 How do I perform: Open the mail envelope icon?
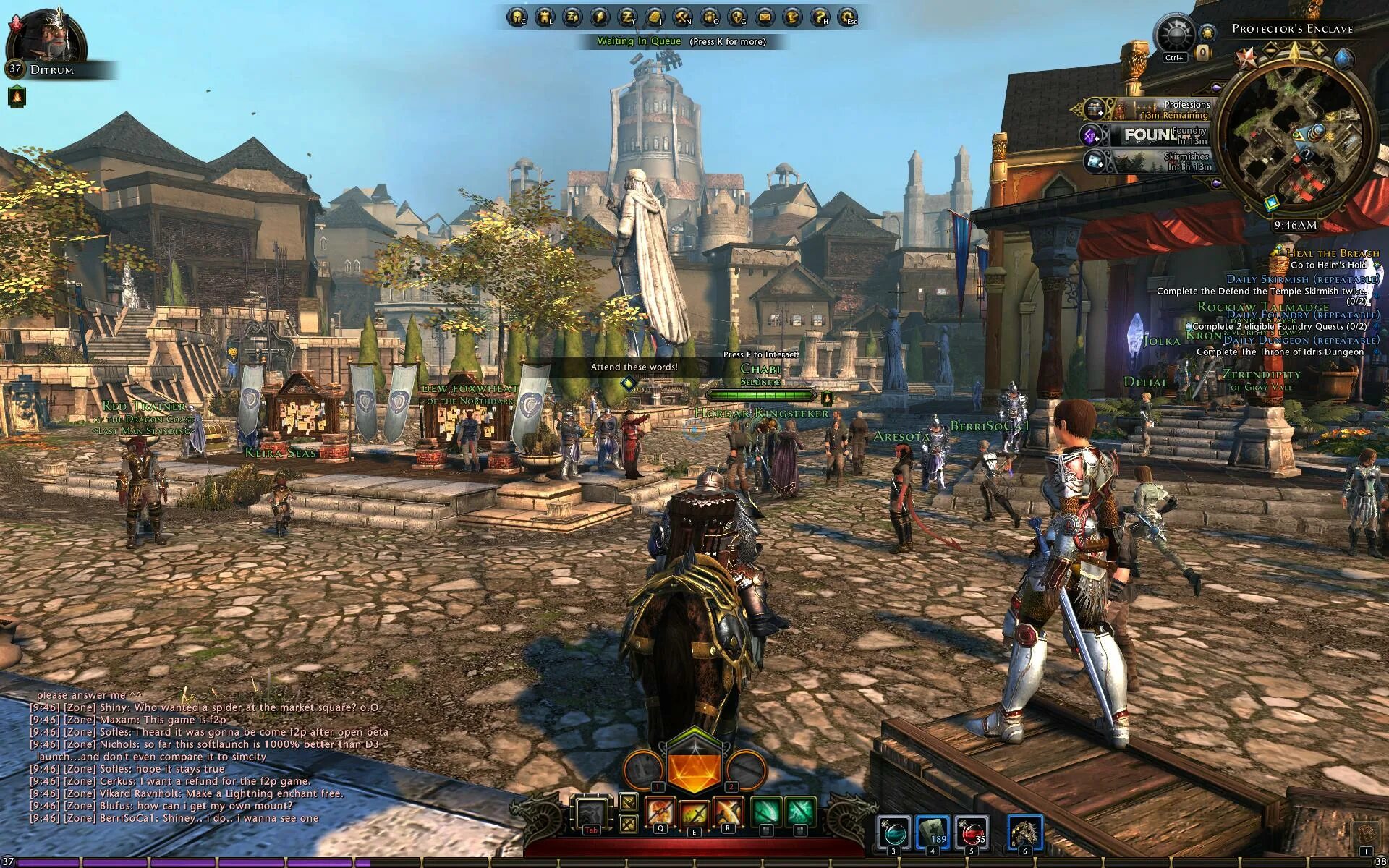pos(765,17)
